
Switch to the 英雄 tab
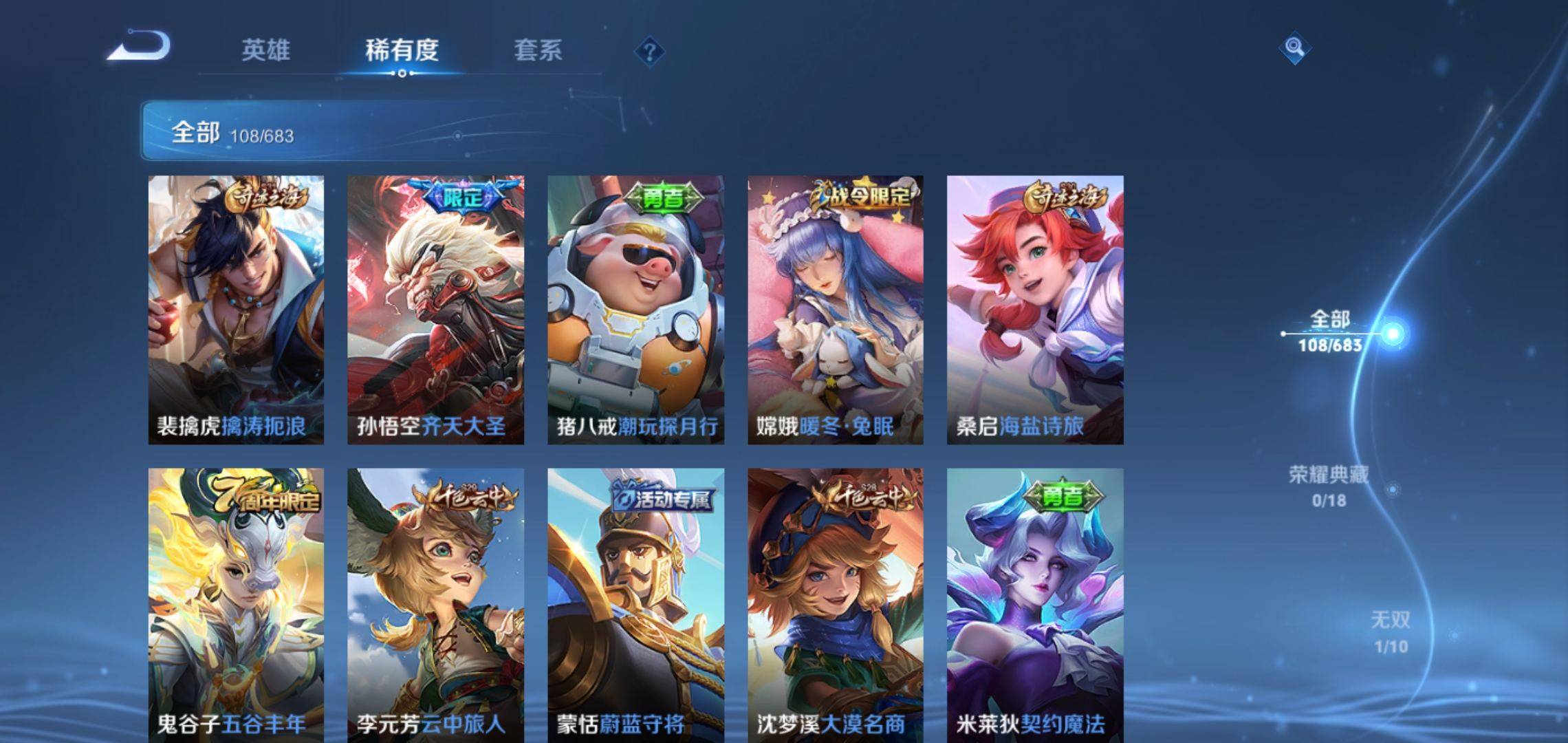coord(265,50)
